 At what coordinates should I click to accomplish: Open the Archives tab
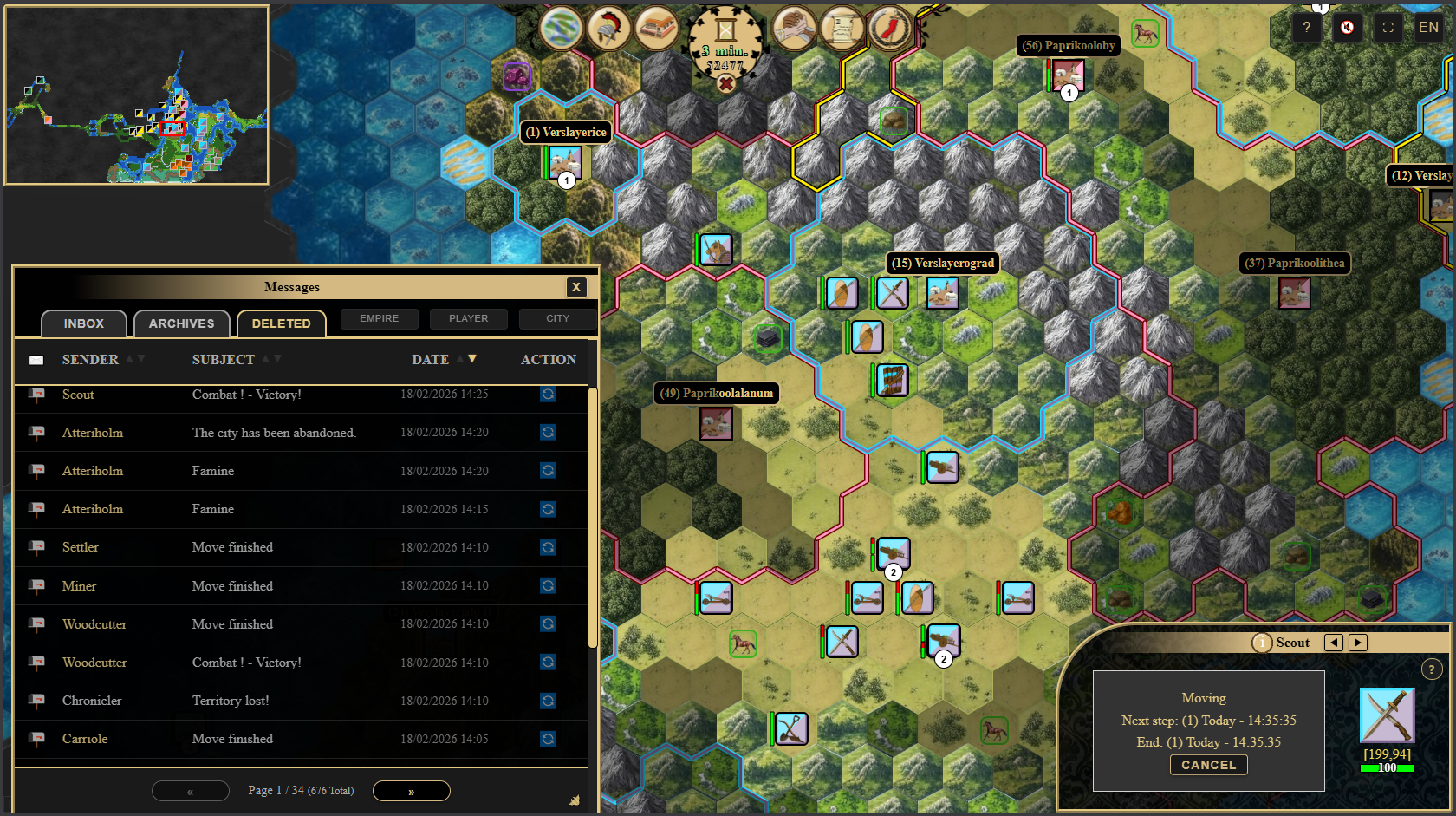pyautogui.click(x=181, y=323)
